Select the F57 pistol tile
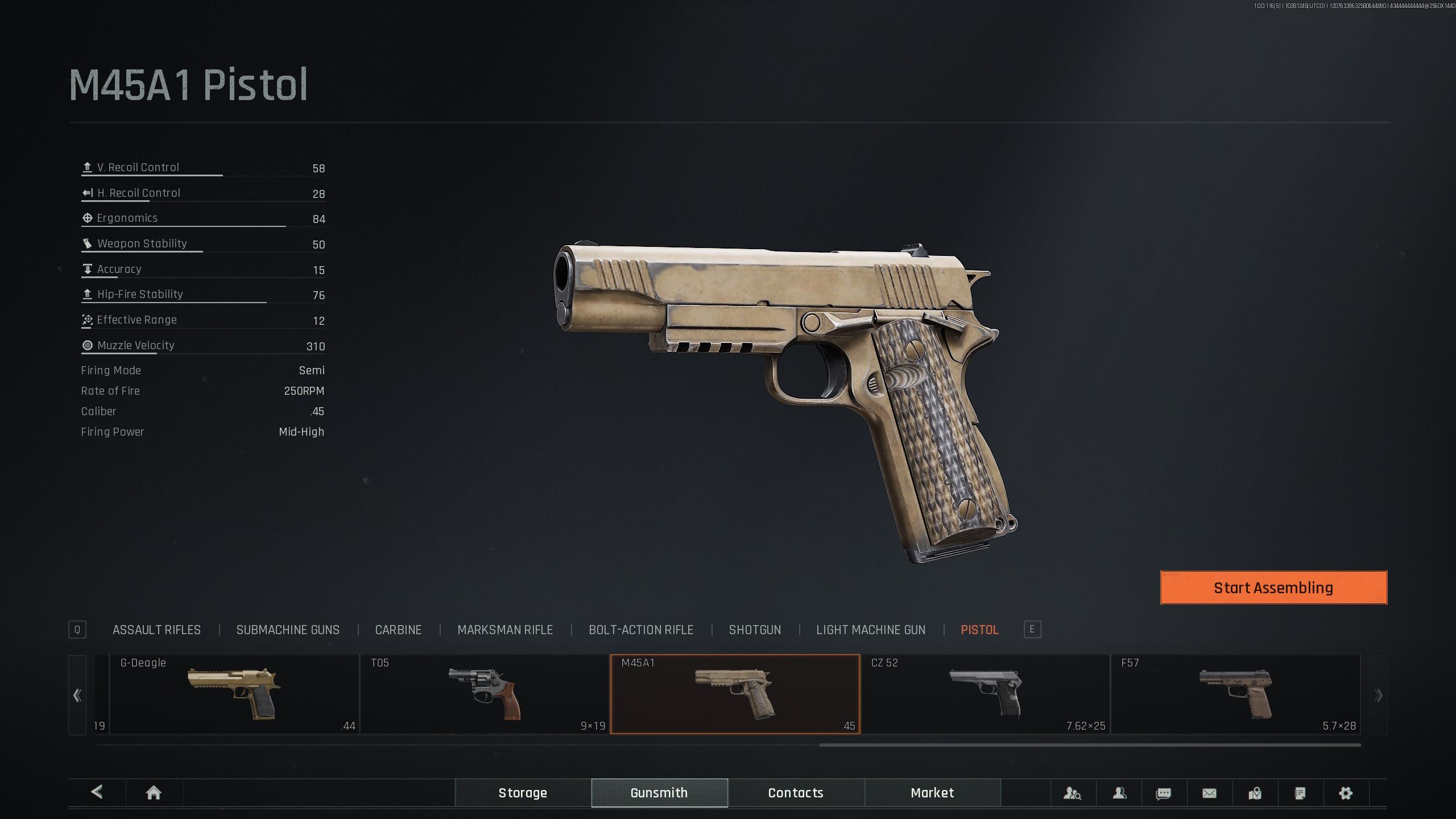The height and width of the screenshot is (819, 1456). 1235,694
